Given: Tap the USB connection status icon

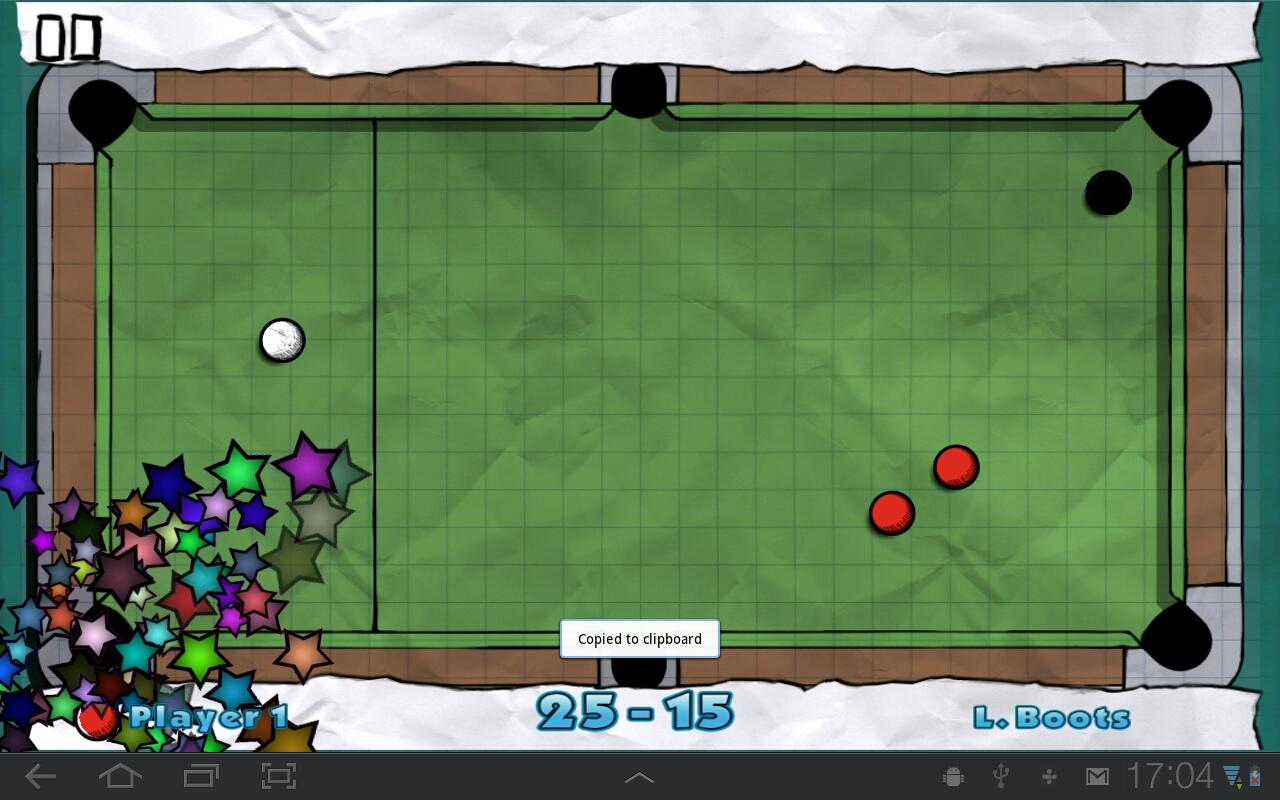Looking at the screenshot, I should [999, 775].
